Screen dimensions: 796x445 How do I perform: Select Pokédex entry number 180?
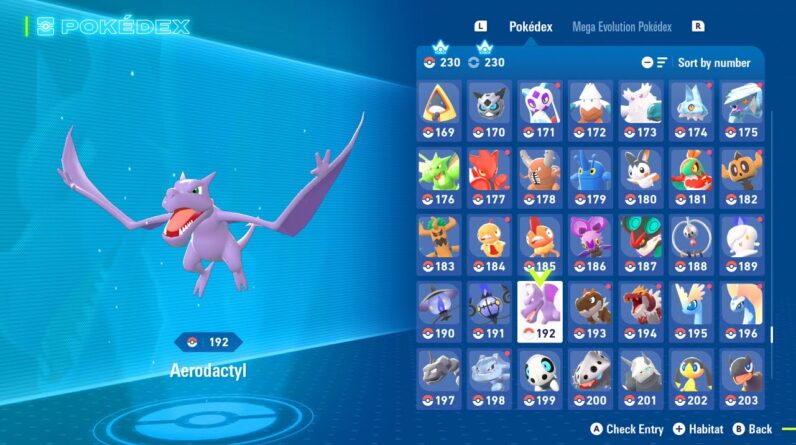tap(641, 176)
